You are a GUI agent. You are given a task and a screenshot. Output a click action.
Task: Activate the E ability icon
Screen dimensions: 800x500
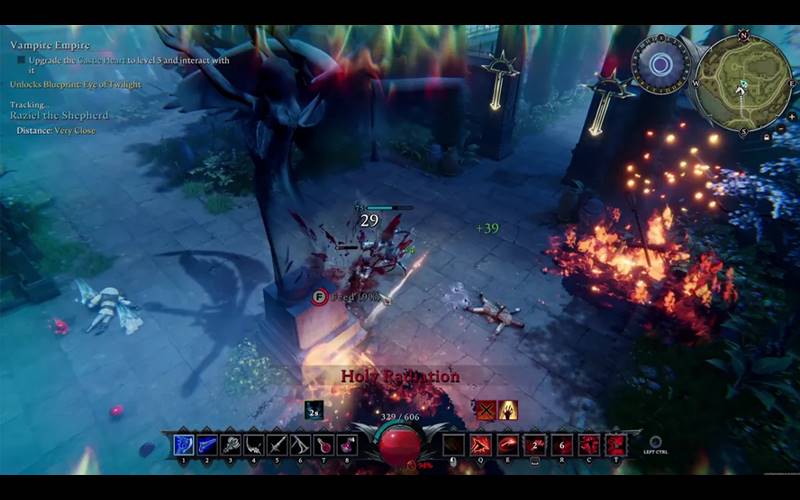point(508,445)
